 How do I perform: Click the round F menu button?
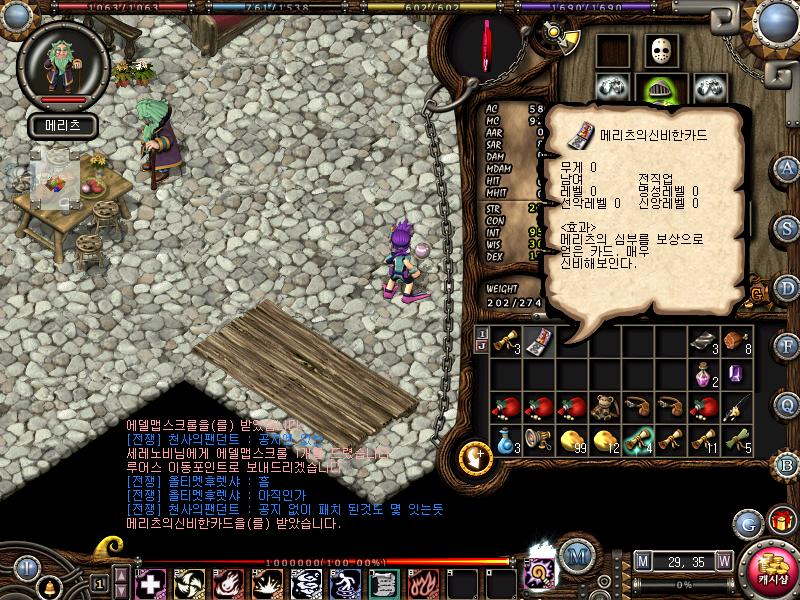788,345
